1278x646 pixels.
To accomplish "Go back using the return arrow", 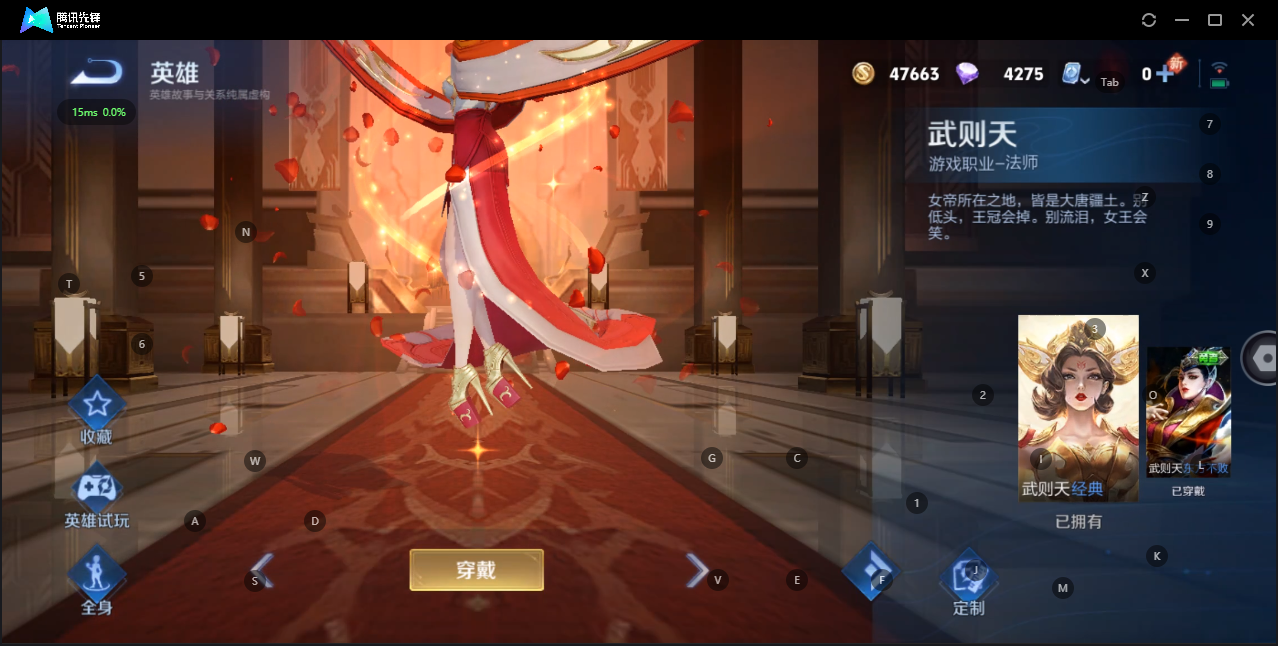I will [97, 72].
